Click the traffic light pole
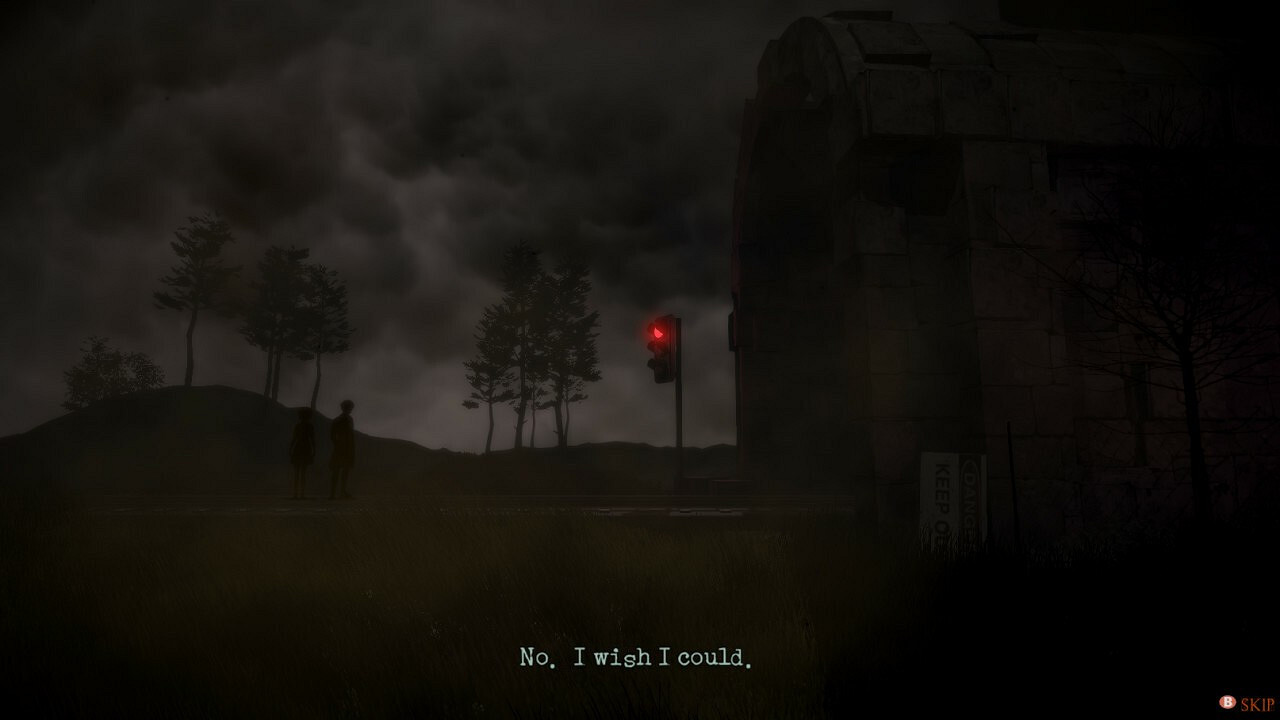The width and height of the screenshot is (1280, 720). pyautogui.click(x=678, y=420)
